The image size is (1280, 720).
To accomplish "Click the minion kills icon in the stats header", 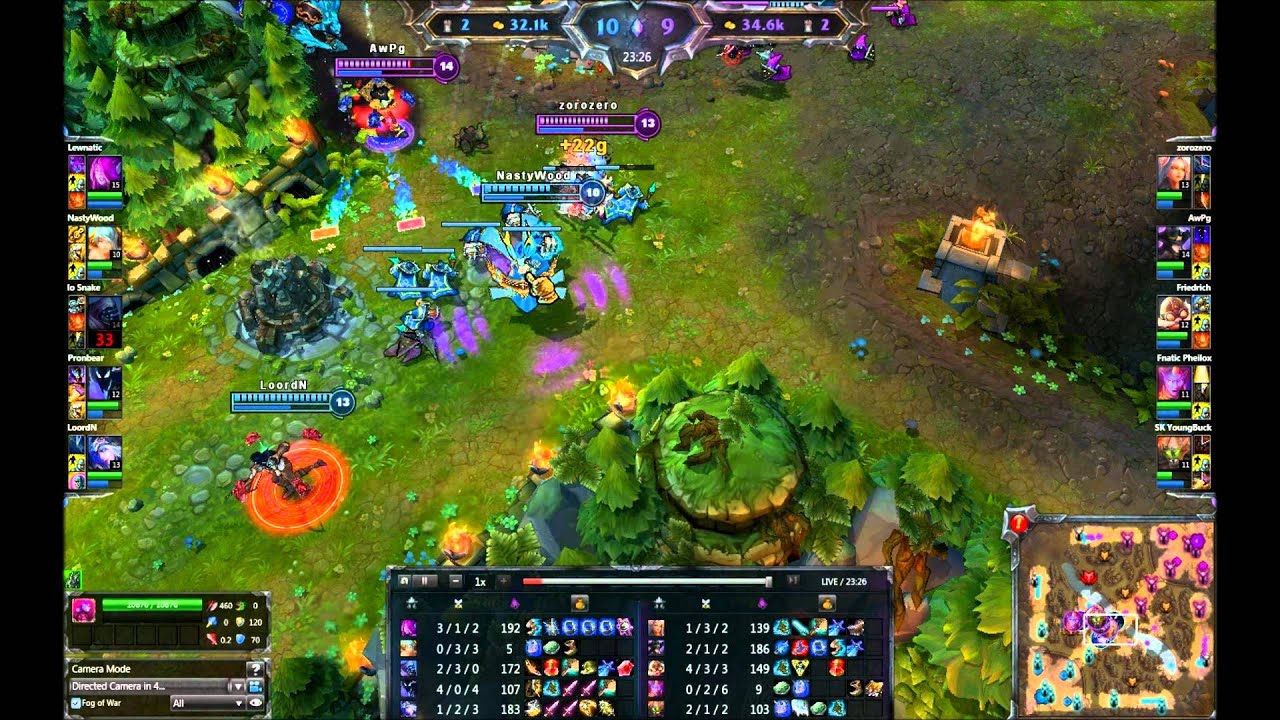I will (458, 601).
